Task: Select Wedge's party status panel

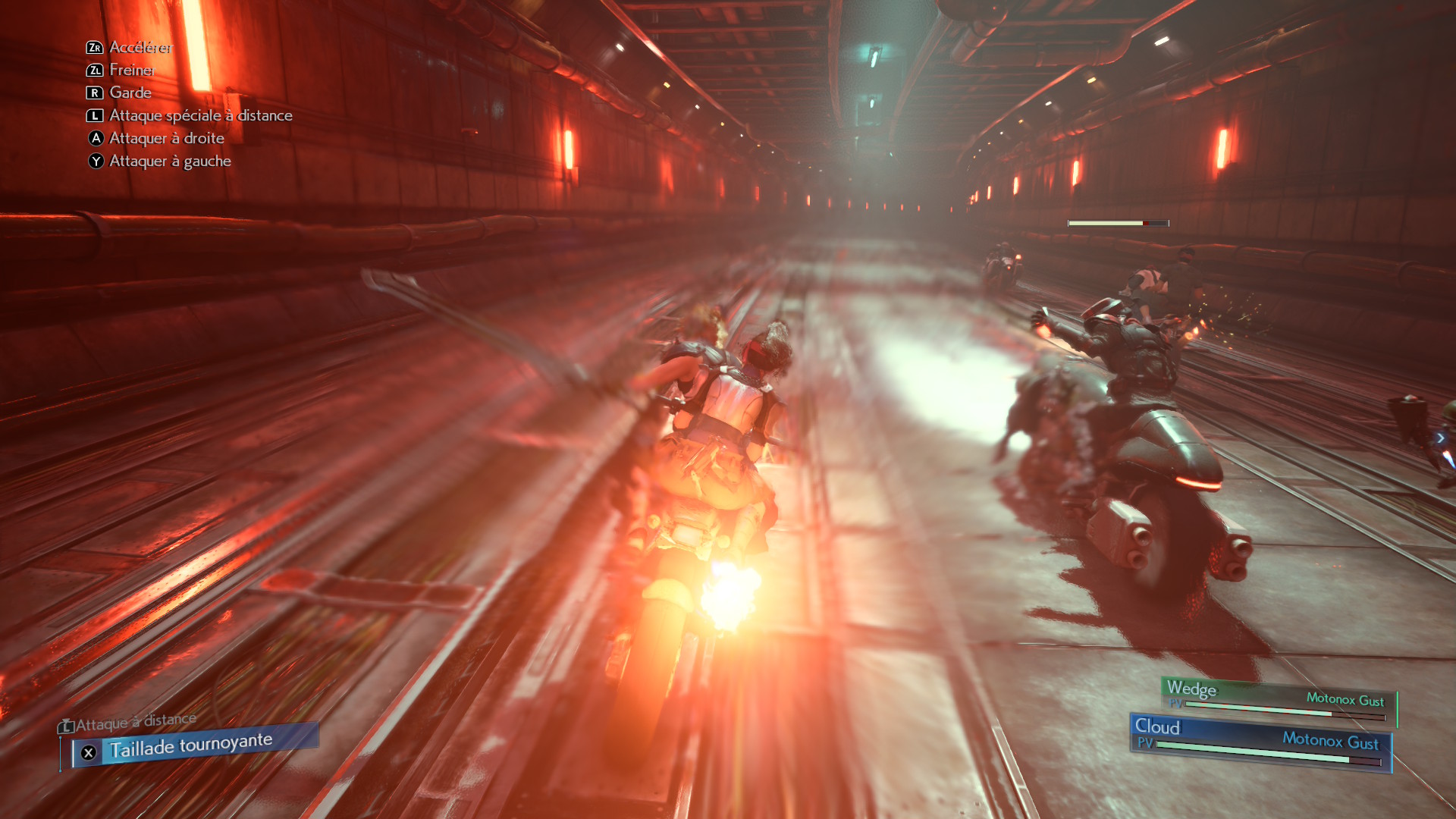Action: coord(1277,700)
